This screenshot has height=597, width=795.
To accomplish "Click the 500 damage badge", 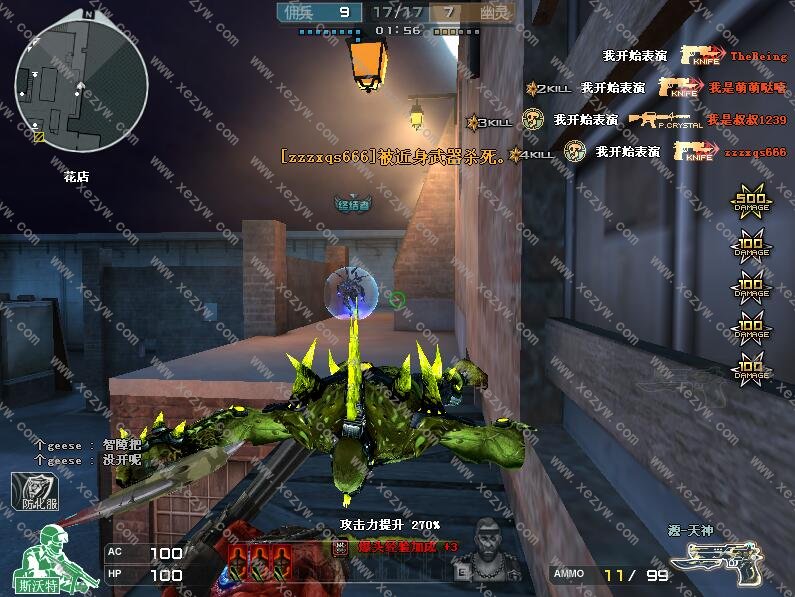I will pos(751,204).
